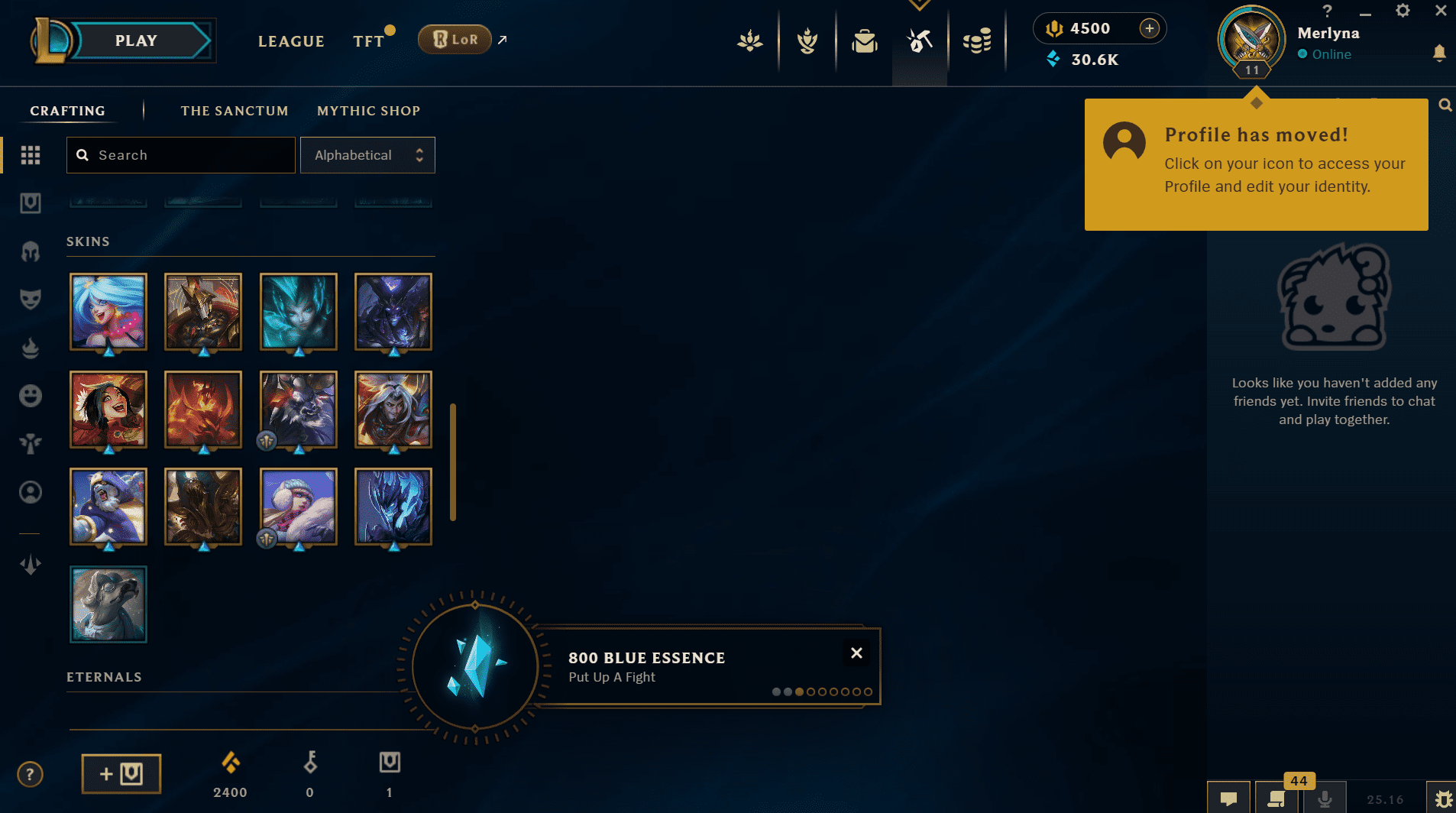Open the Clash trophy icon
Viewport: 1456px width, 813px height.
[x=807, y=42]
